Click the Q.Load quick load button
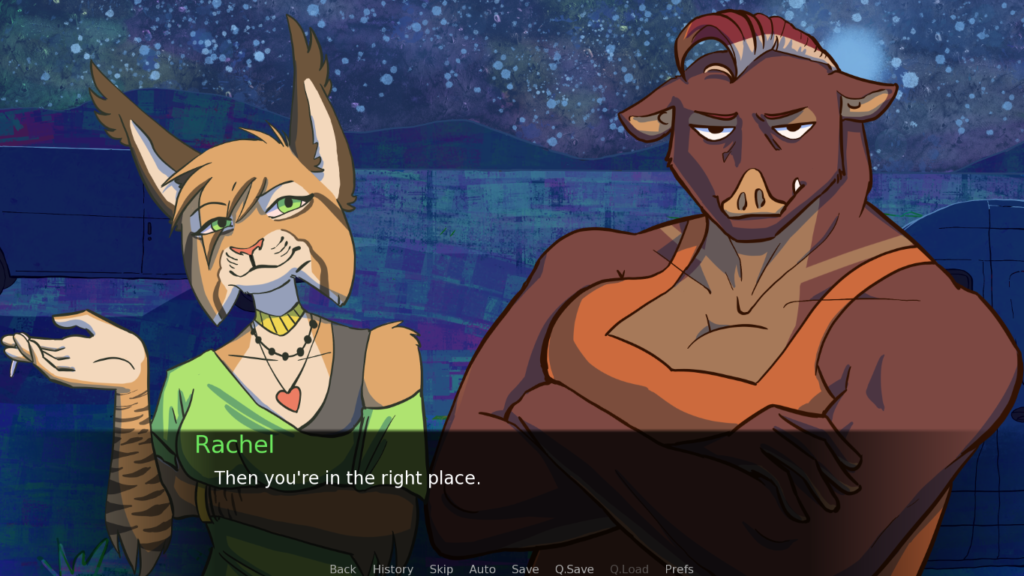Viewport: 1024px width, 576px height. click(x=629, y=569)
